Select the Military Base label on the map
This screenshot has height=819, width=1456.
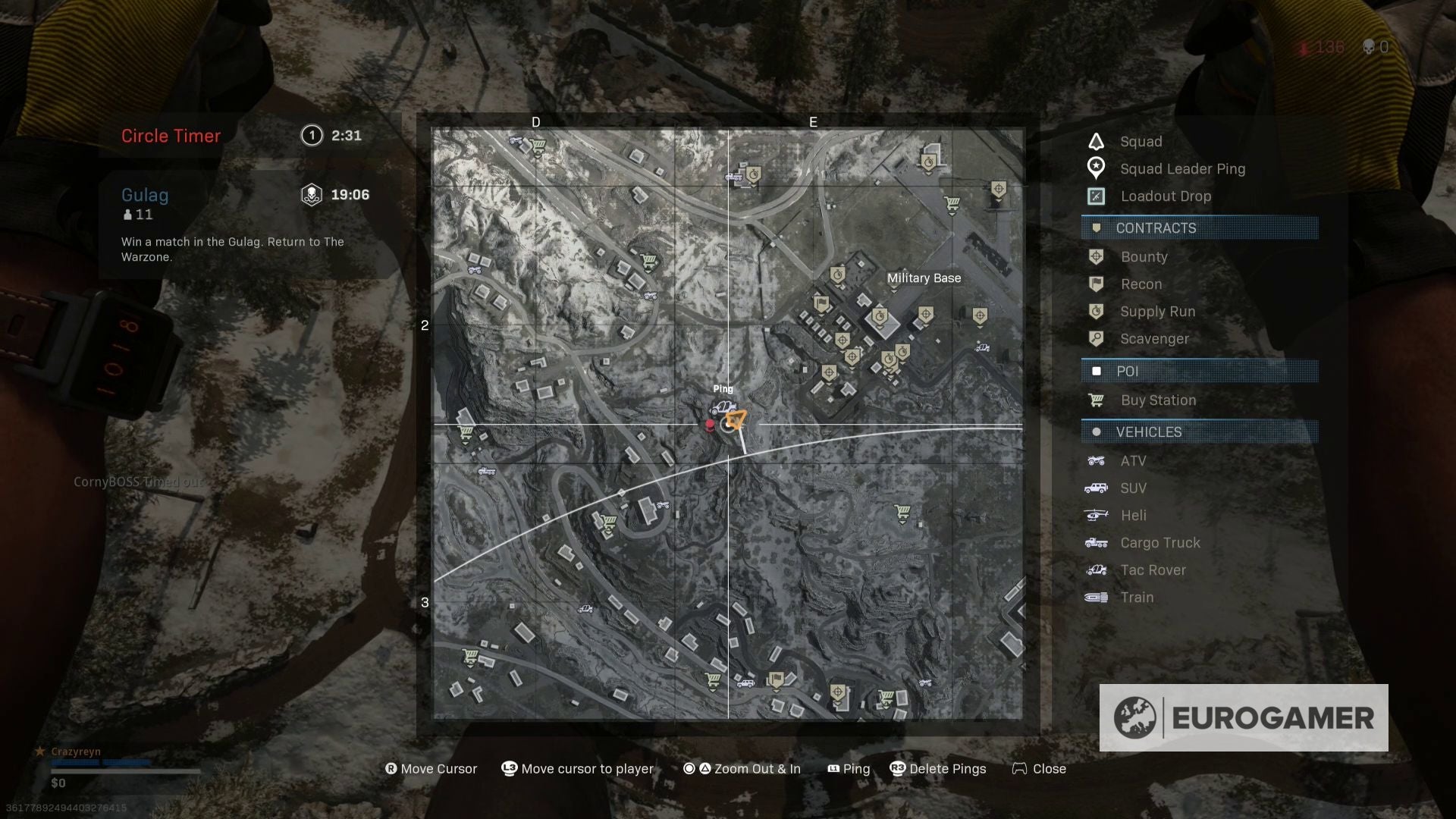point(924,278)
